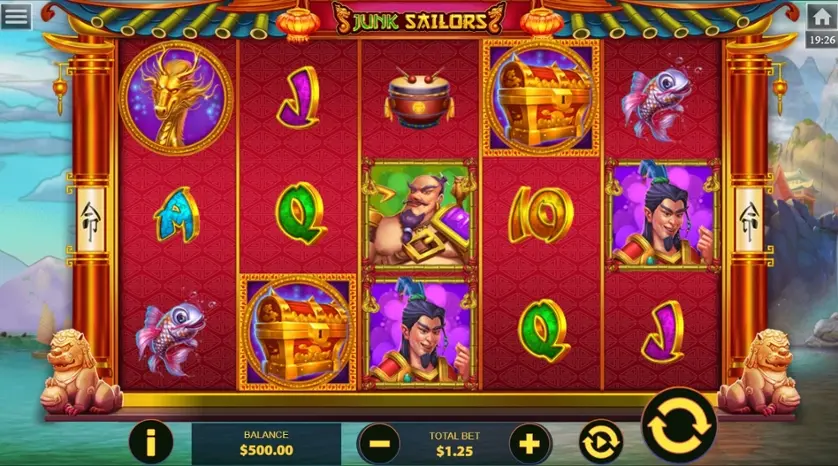Viewport: 838px width, 466px height.
Task: Open the hamburger menu
Action: [15, 16]
